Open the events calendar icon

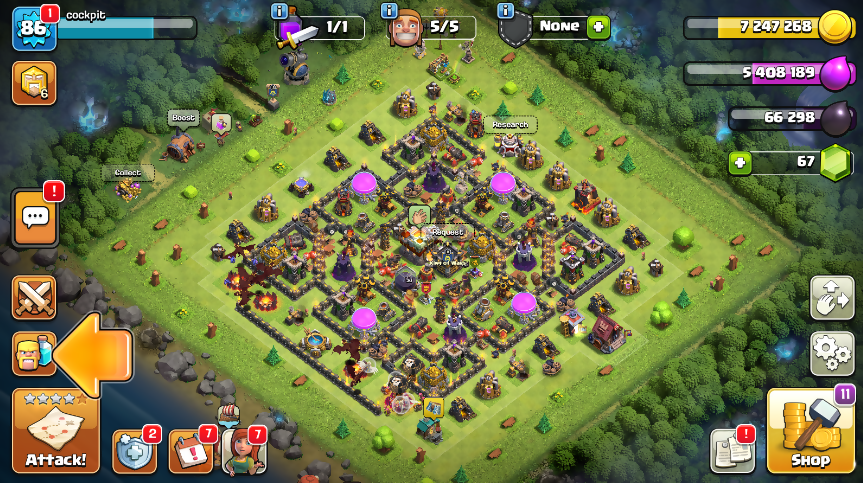[x=190, y=450]
